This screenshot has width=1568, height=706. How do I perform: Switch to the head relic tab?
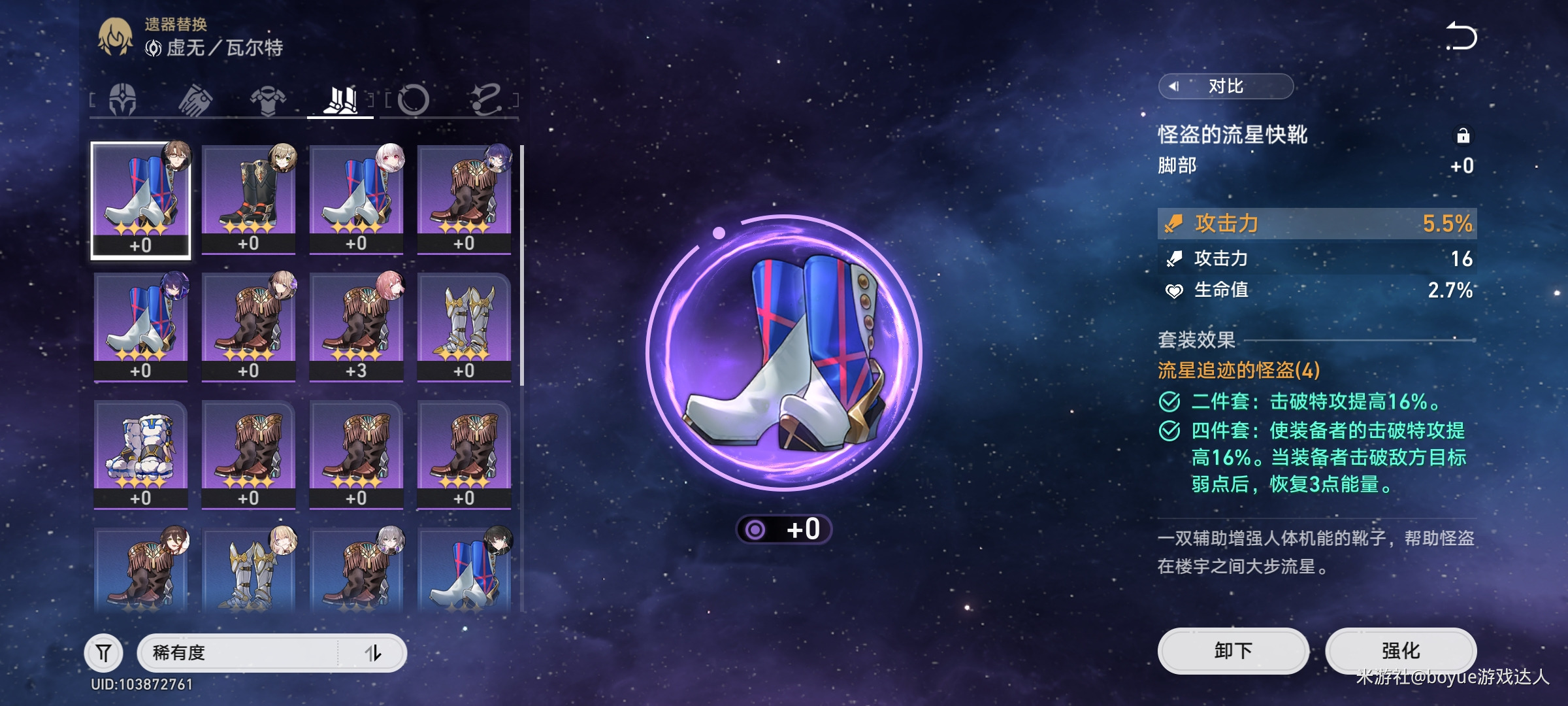coord(123,100)
